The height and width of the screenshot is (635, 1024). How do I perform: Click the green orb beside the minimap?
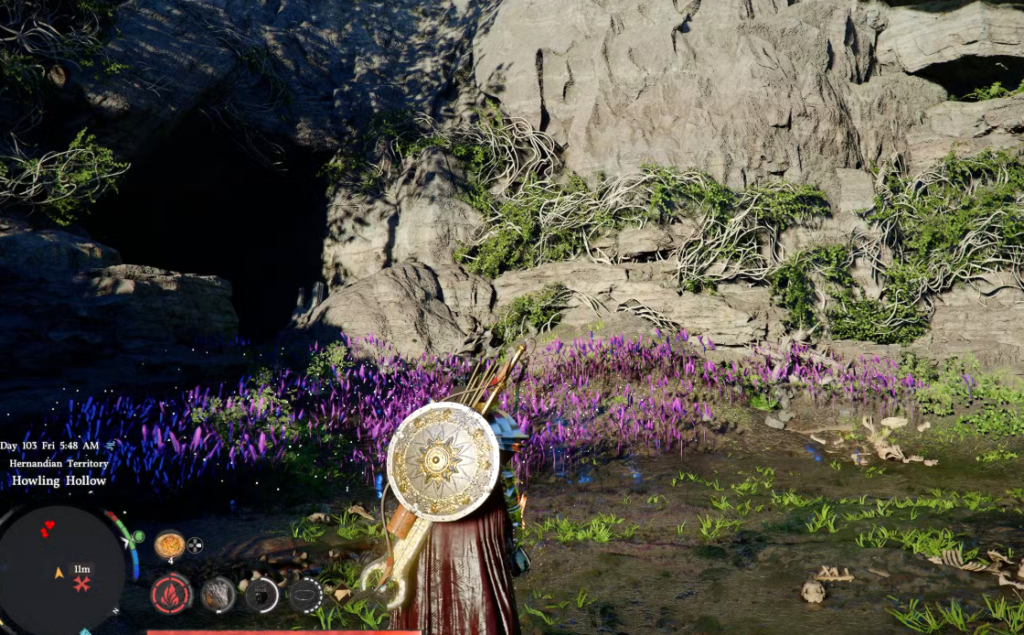point(137,538)
